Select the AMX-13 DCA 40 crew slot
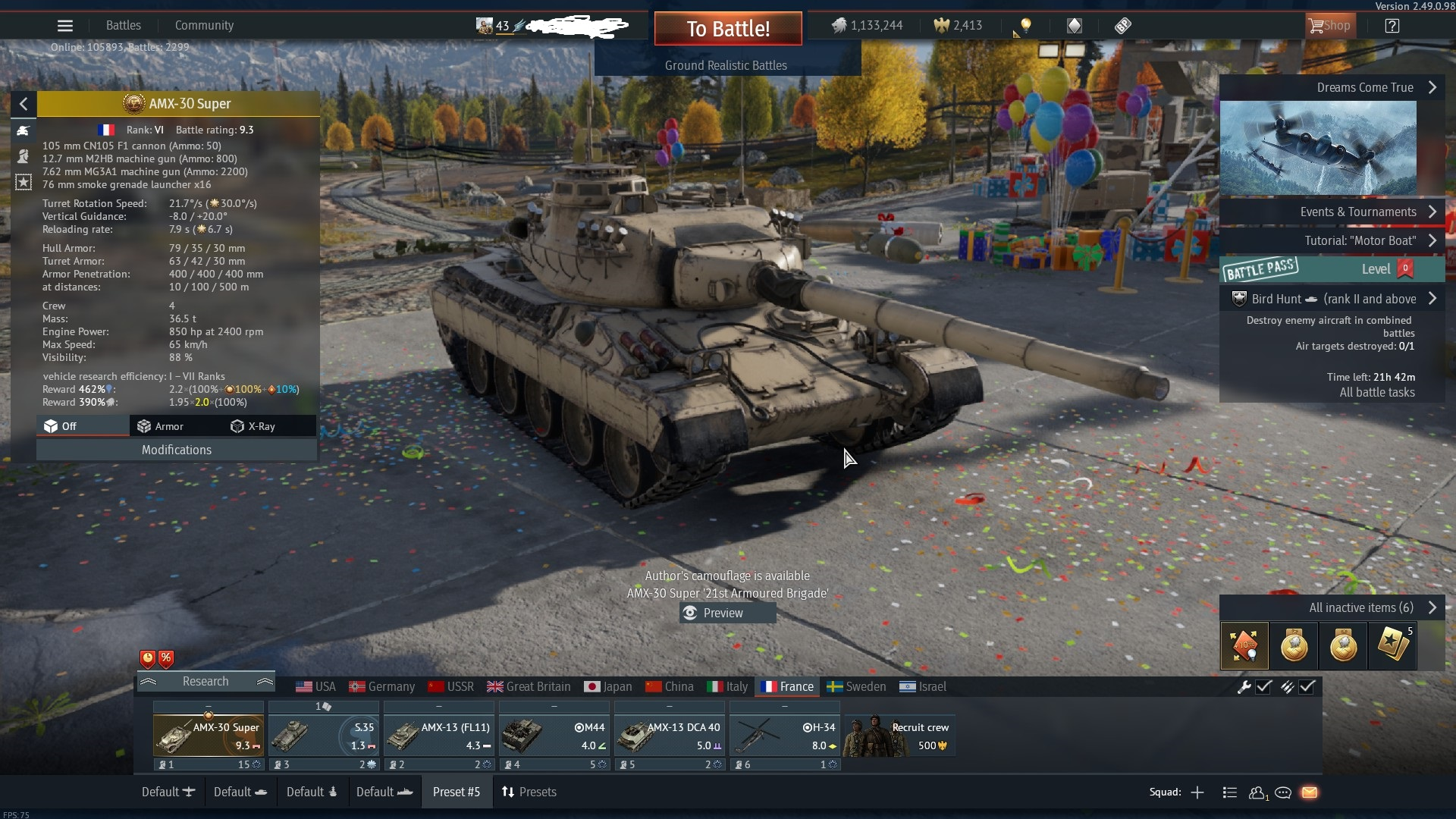 click(670, 735)
